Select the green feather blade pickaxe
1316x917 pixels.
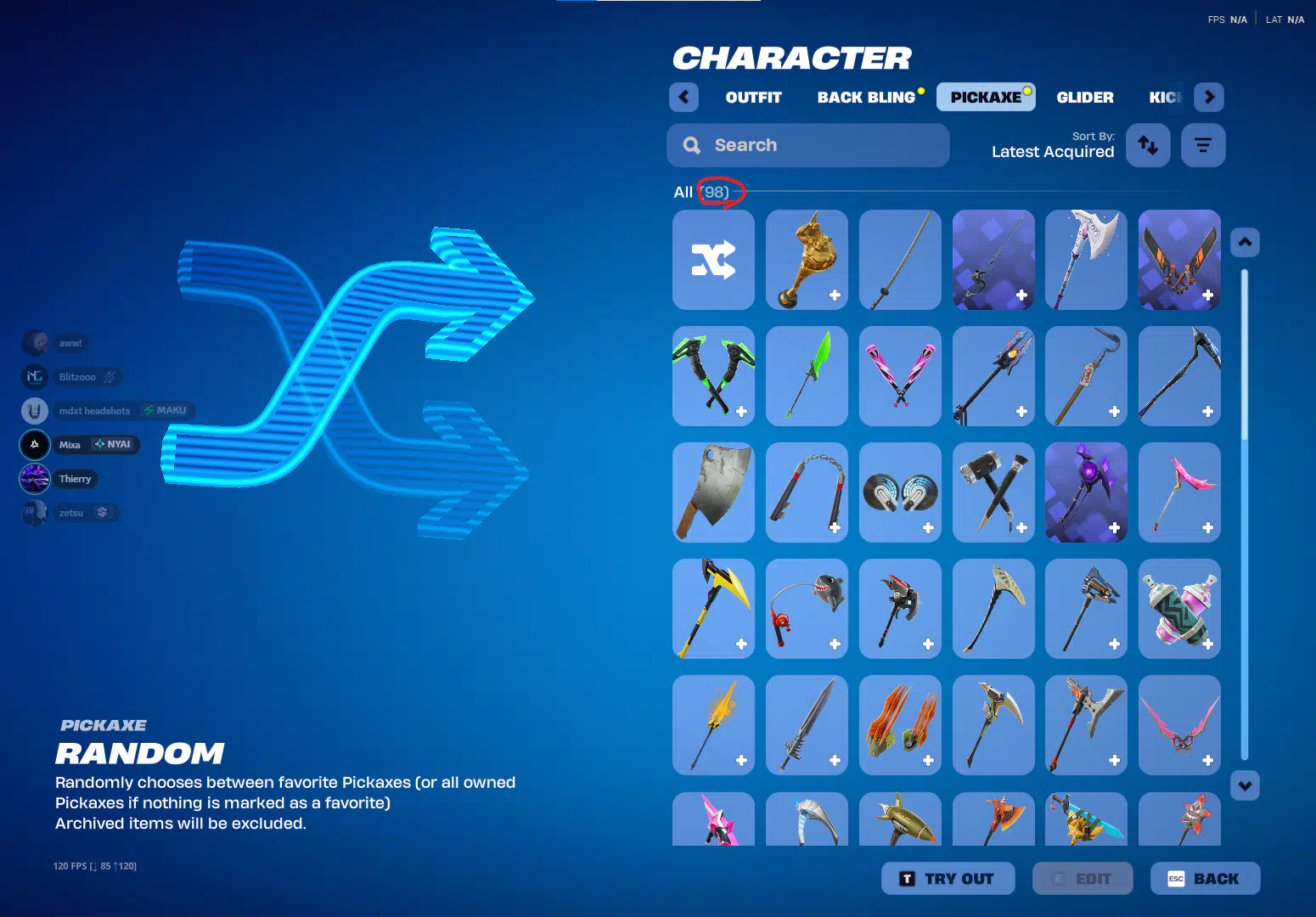pyautogui.click(x=807, y=376)
